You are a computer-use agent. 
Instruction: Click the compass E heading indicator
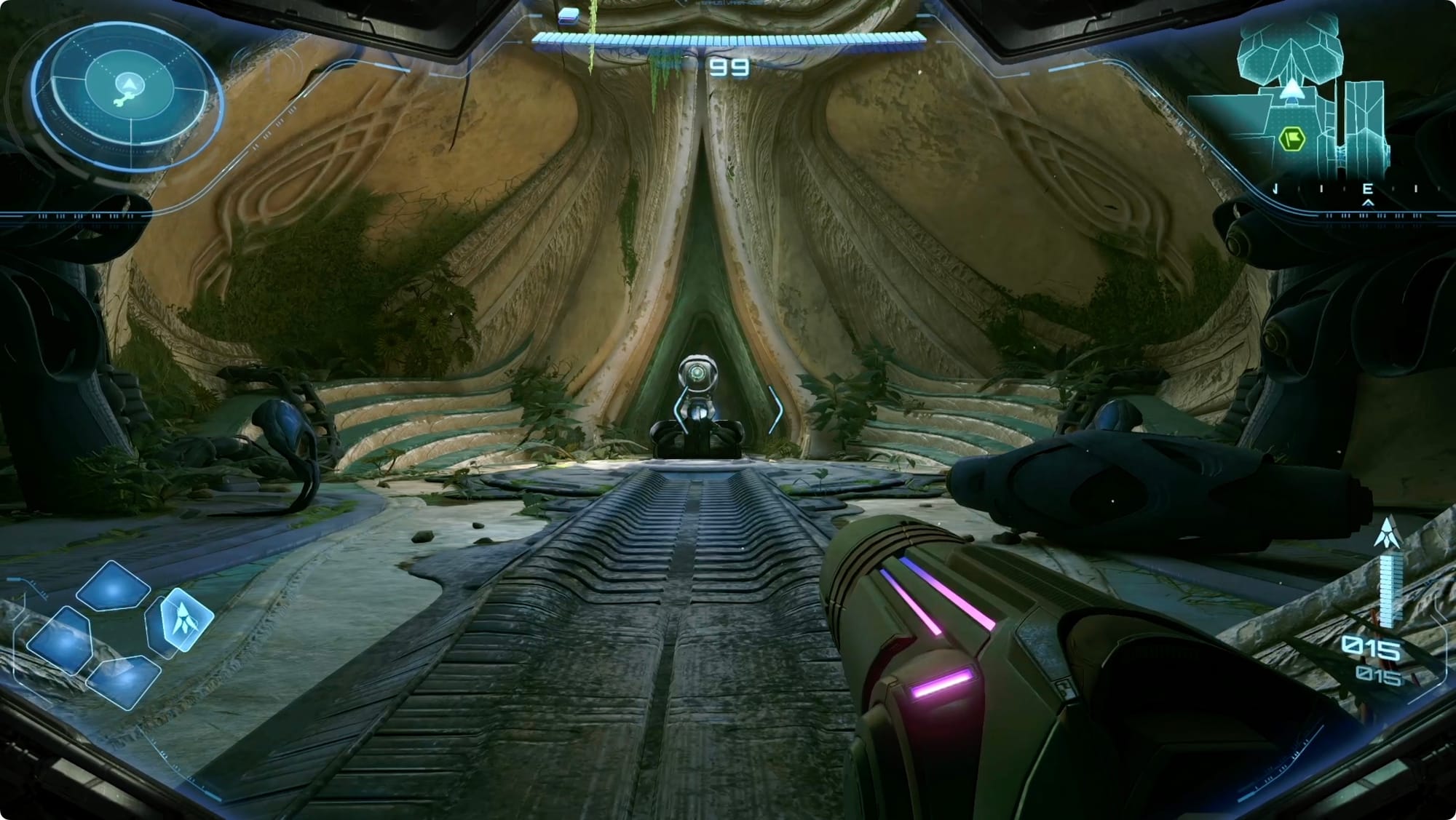coord(1367,190)
